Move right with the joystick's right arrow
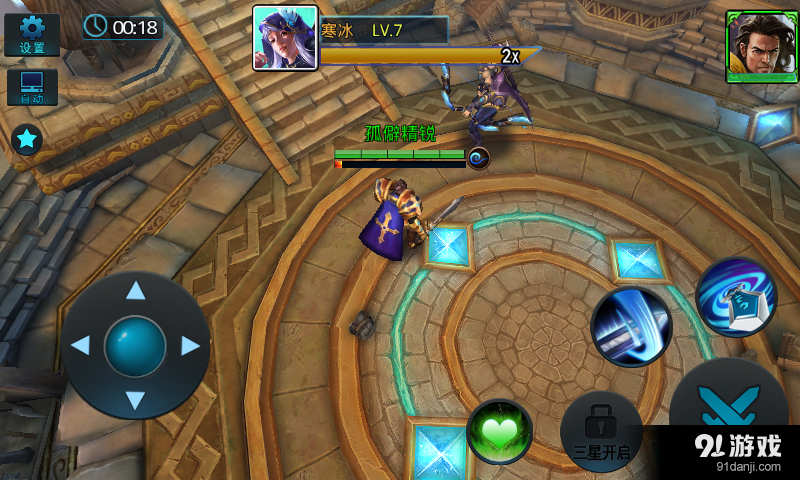This screenshot has height=480, width=800. point(190,346)
